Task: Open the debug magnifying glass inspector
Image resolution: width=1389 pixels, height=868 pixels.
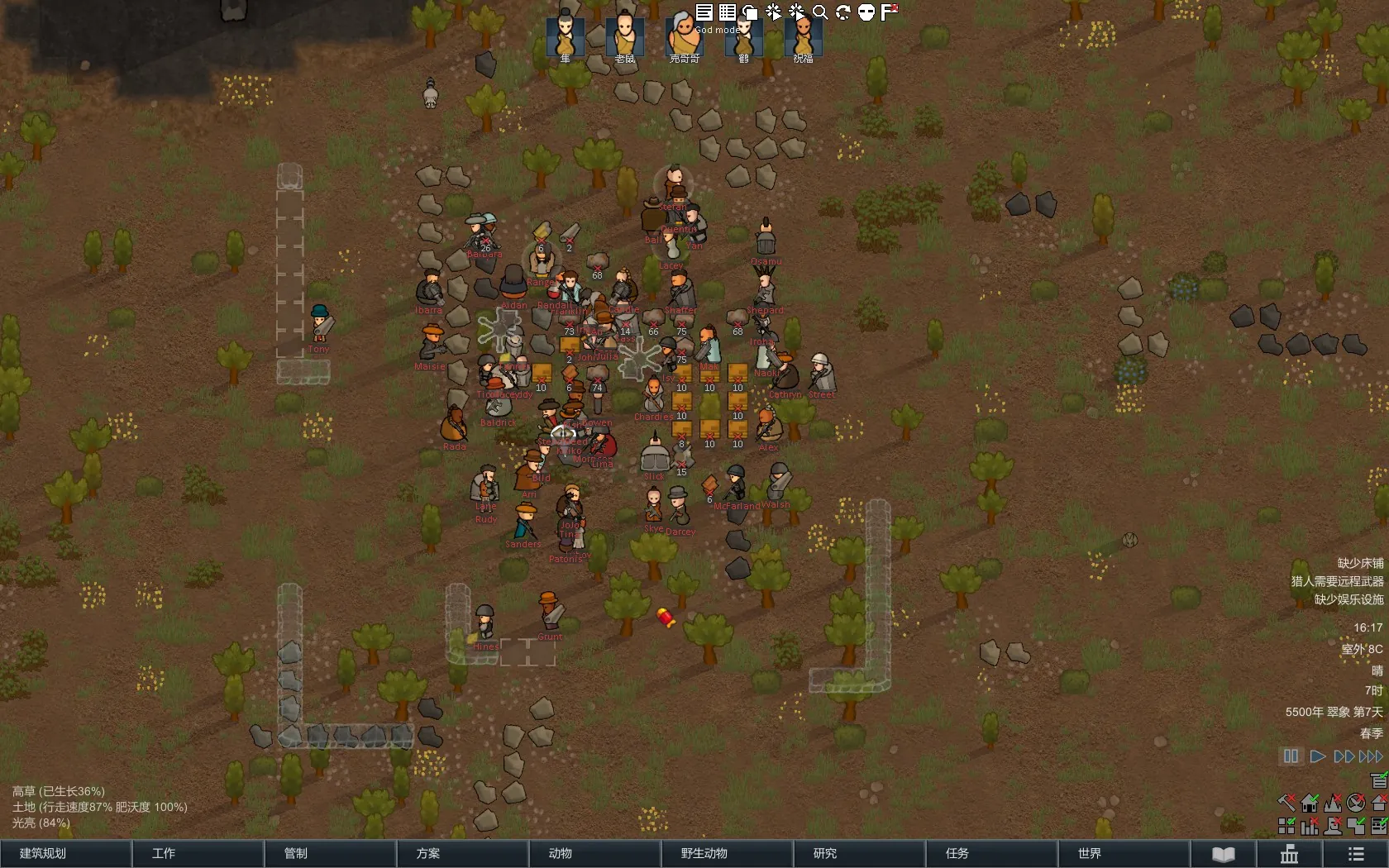Action: pos(820,12)
